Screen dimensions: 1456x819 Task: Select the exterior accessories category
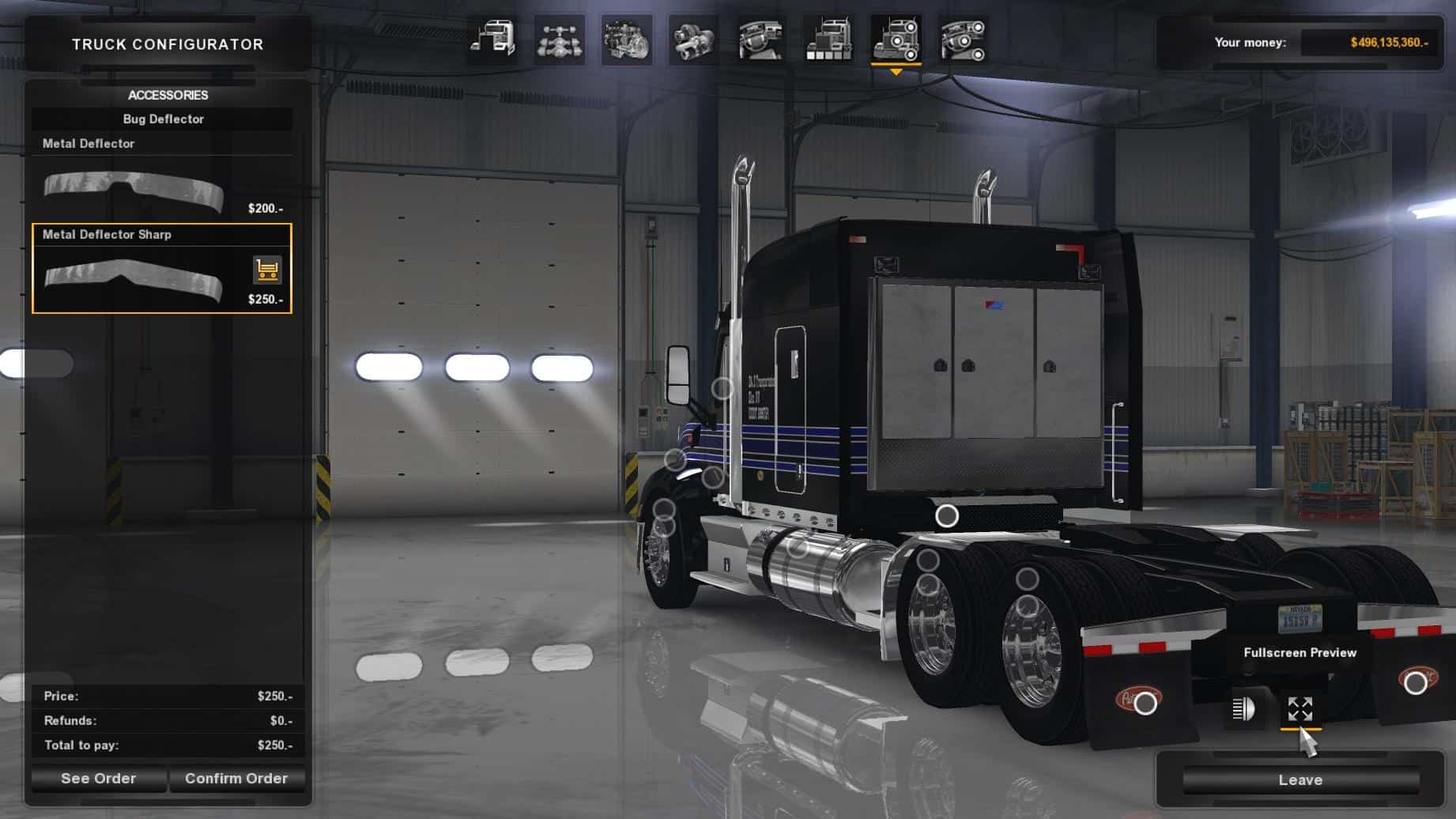click(896, 40)
